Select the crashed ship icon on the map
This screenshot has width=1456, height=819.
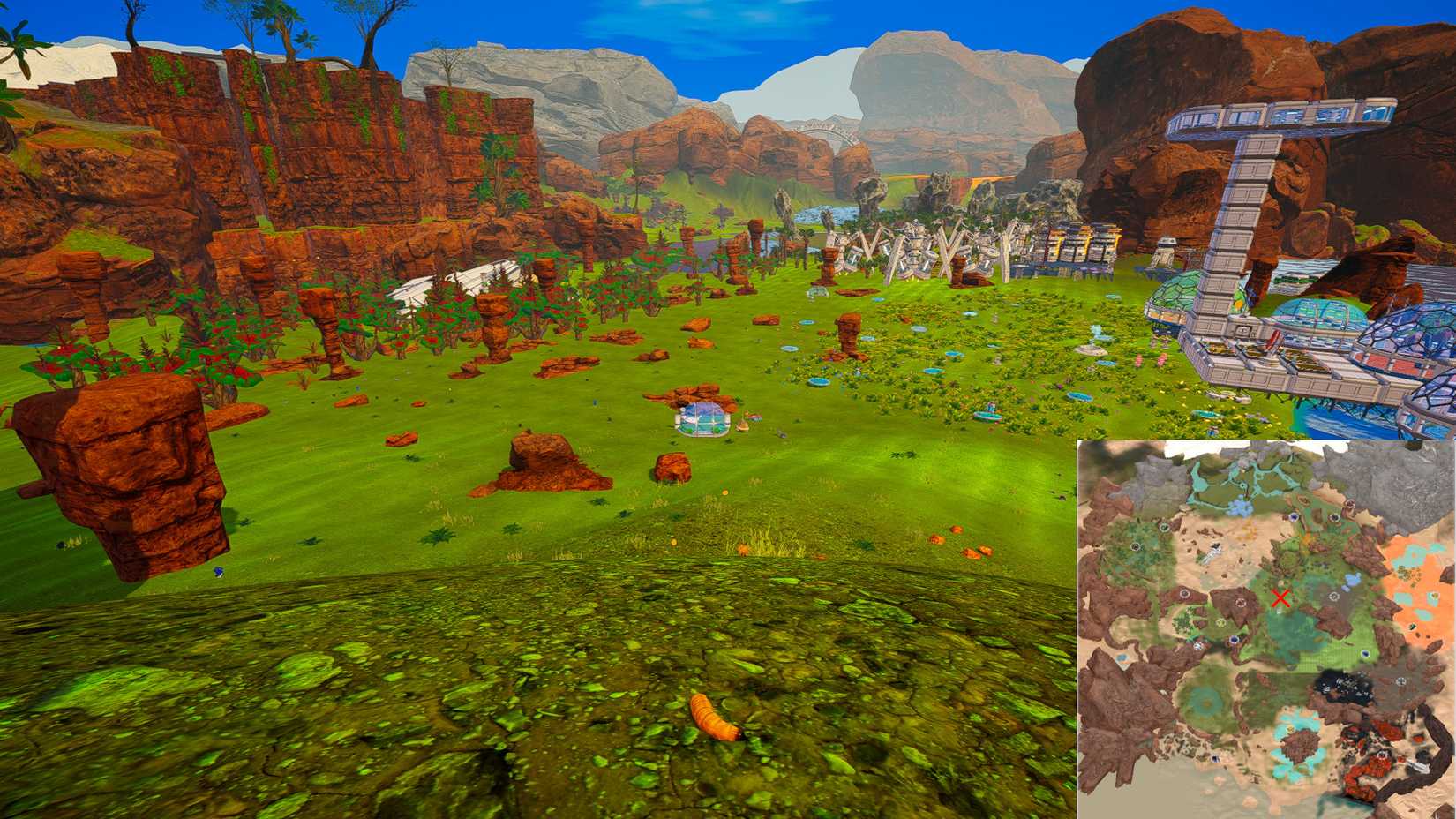pos(1213,550)
